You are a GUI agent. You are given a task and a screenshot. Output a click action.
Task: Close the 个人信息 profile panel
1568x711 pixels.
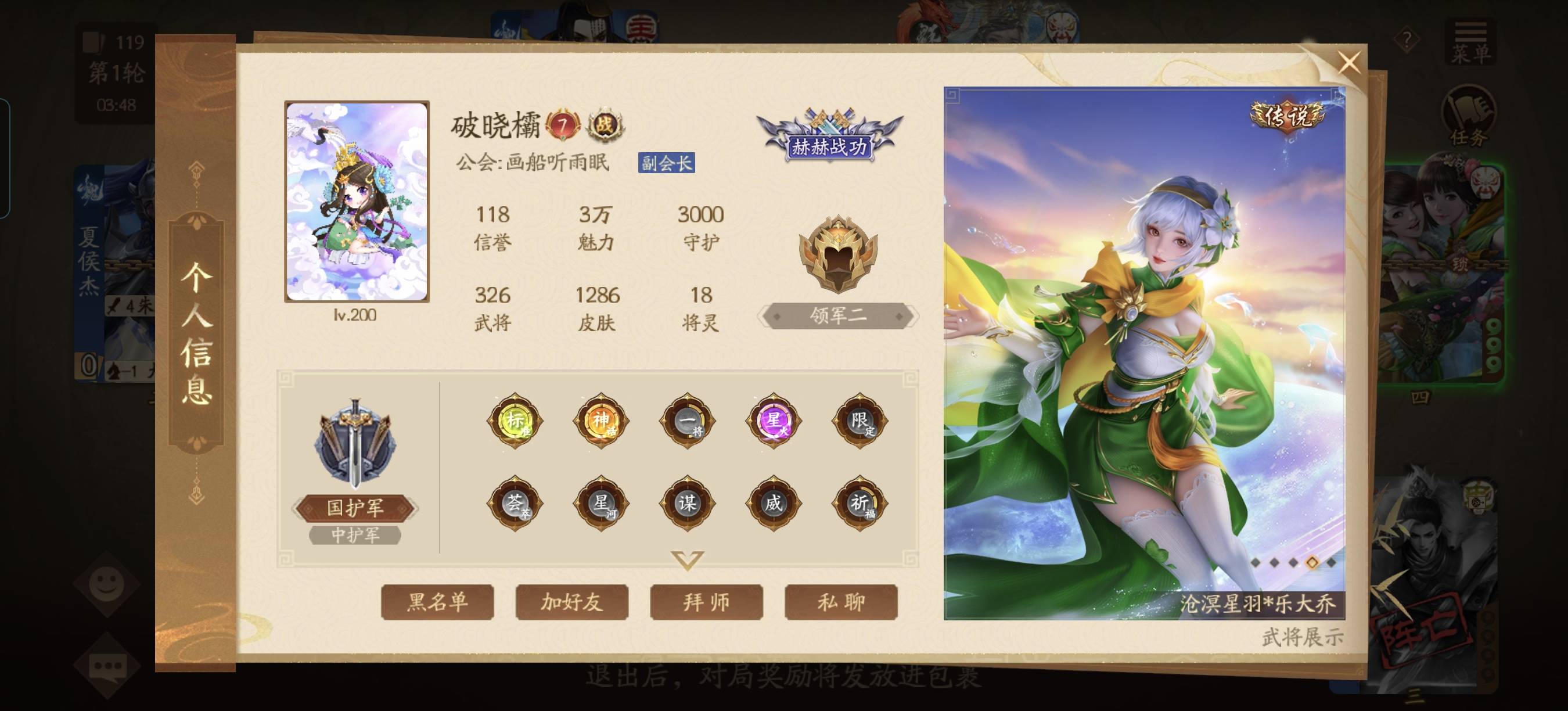(1349, 63)
